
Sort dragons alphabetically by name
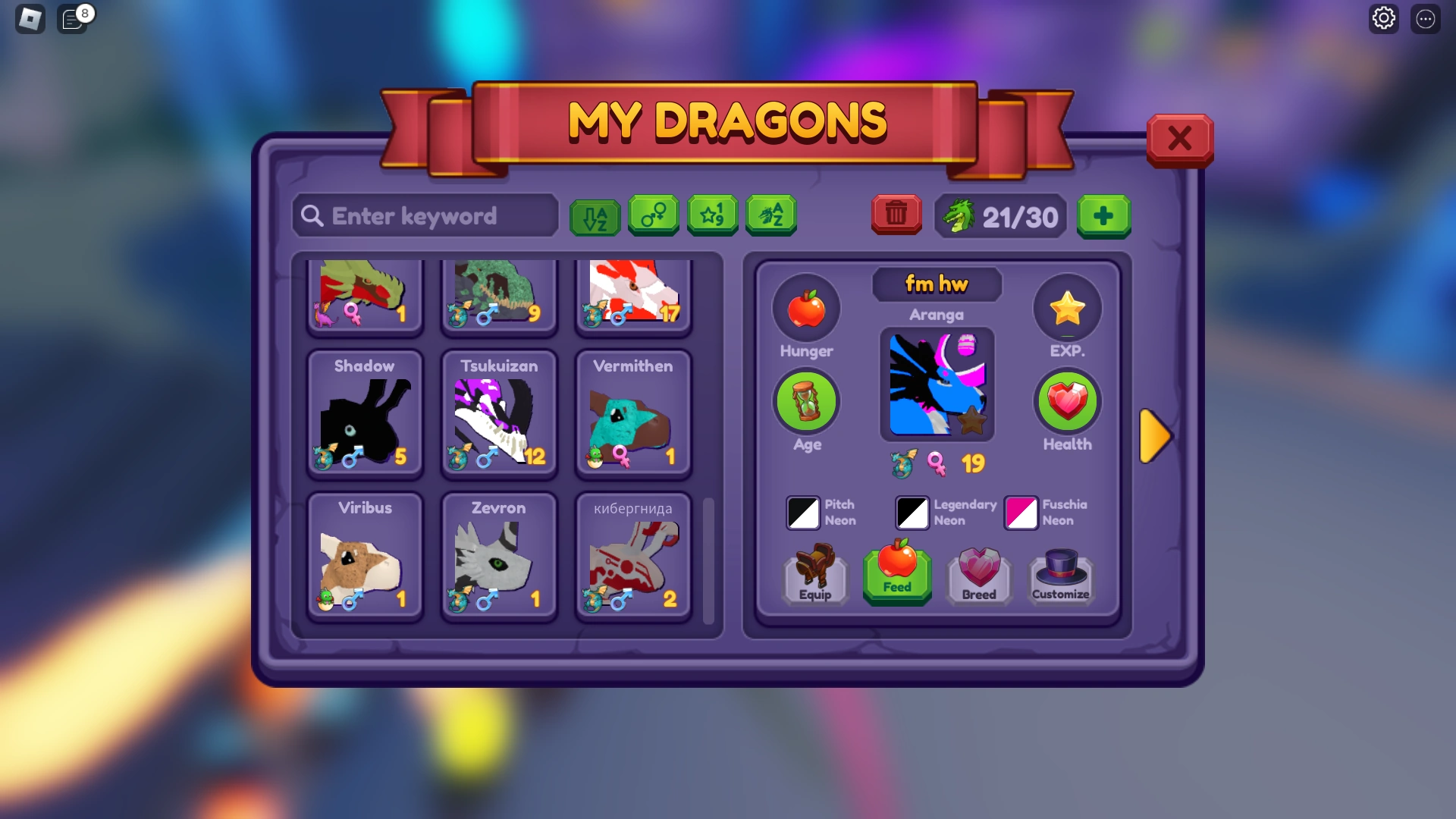[770, 215]
